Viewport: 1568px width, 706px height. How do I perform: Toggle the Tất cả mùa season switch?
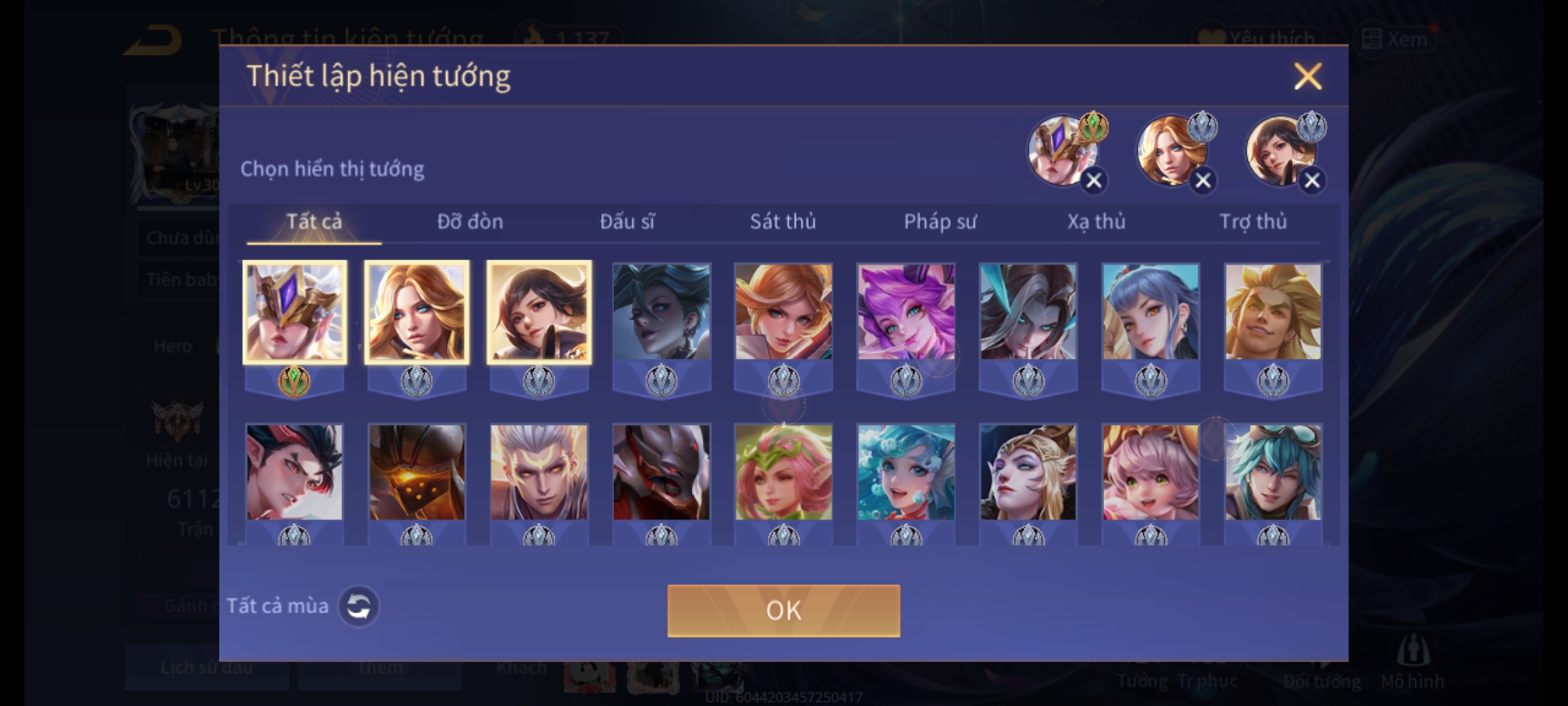point(358,606)
